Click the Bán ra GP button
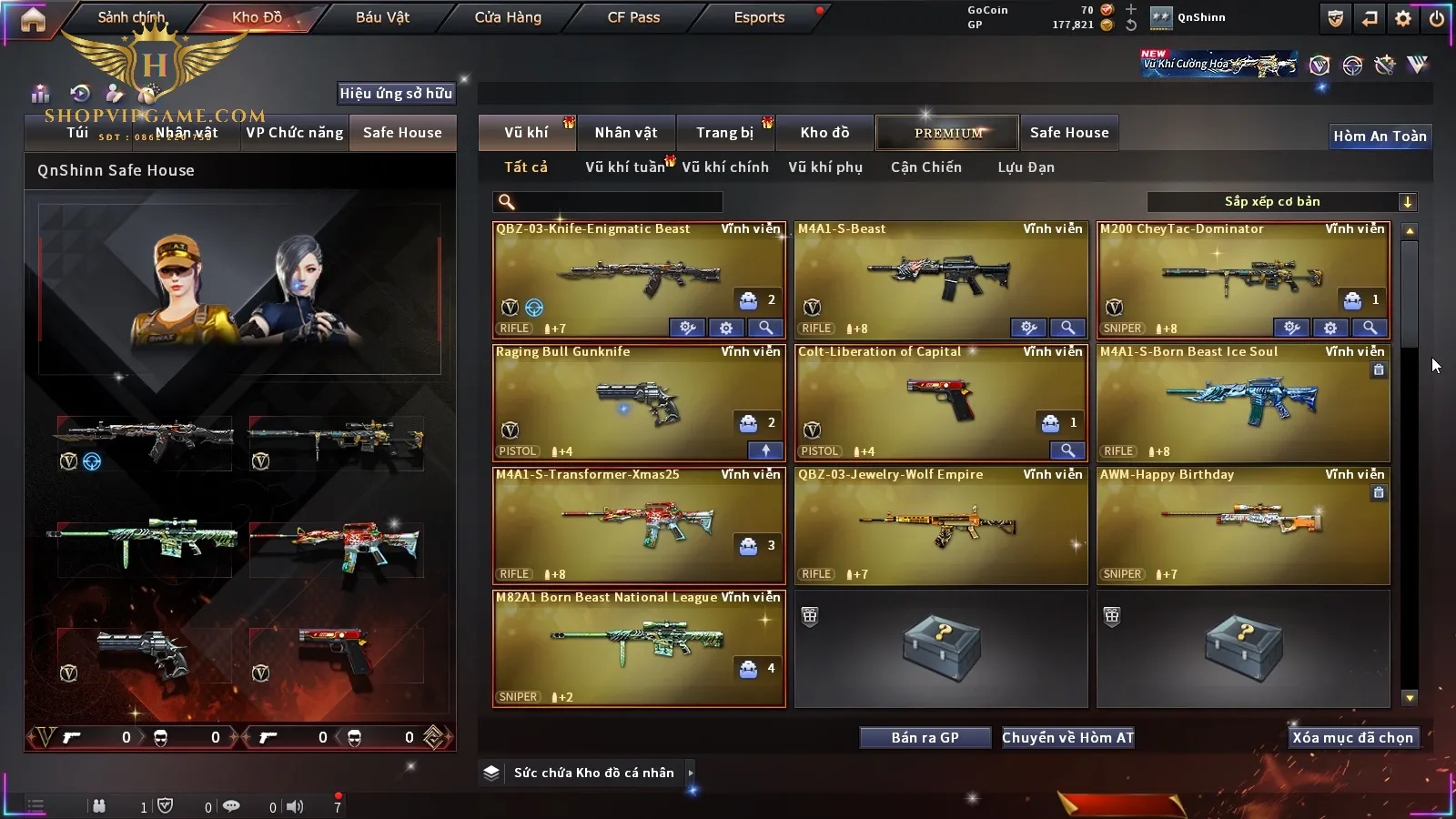1456x819 pixels. 925,738
